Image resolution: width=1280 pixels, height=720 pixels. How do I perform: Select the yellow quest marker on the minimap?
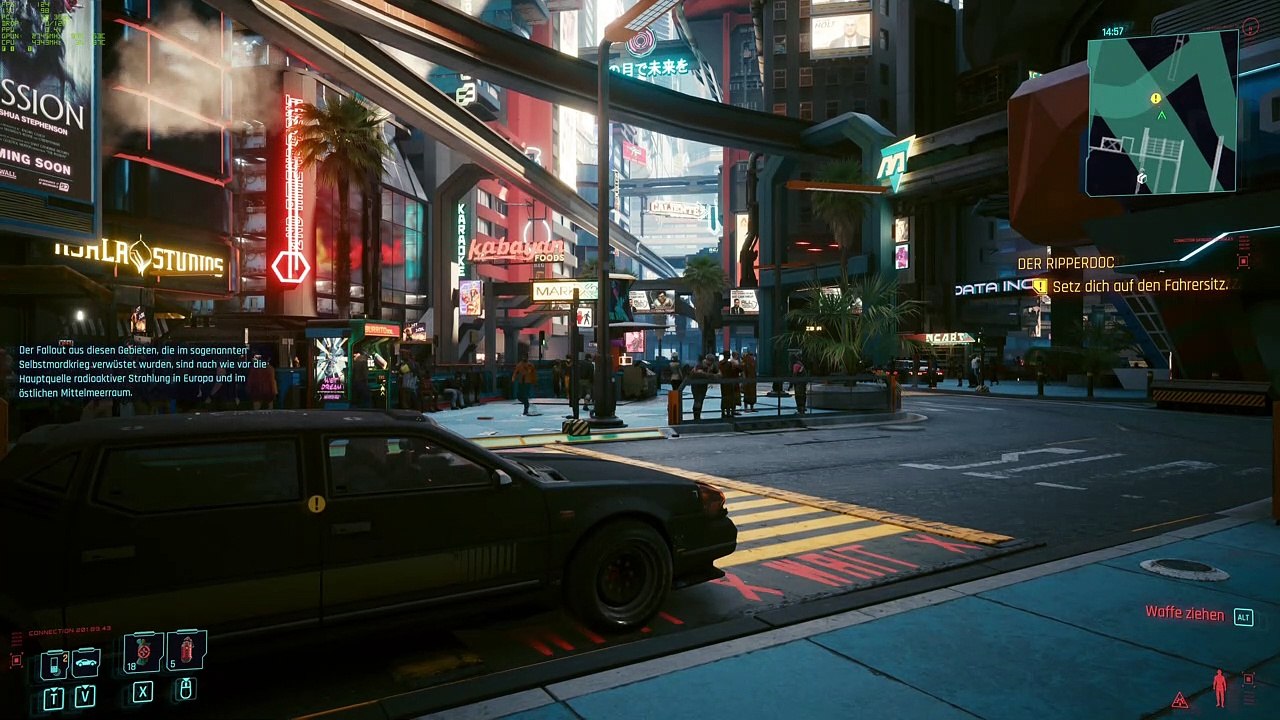coord(1156,98)
